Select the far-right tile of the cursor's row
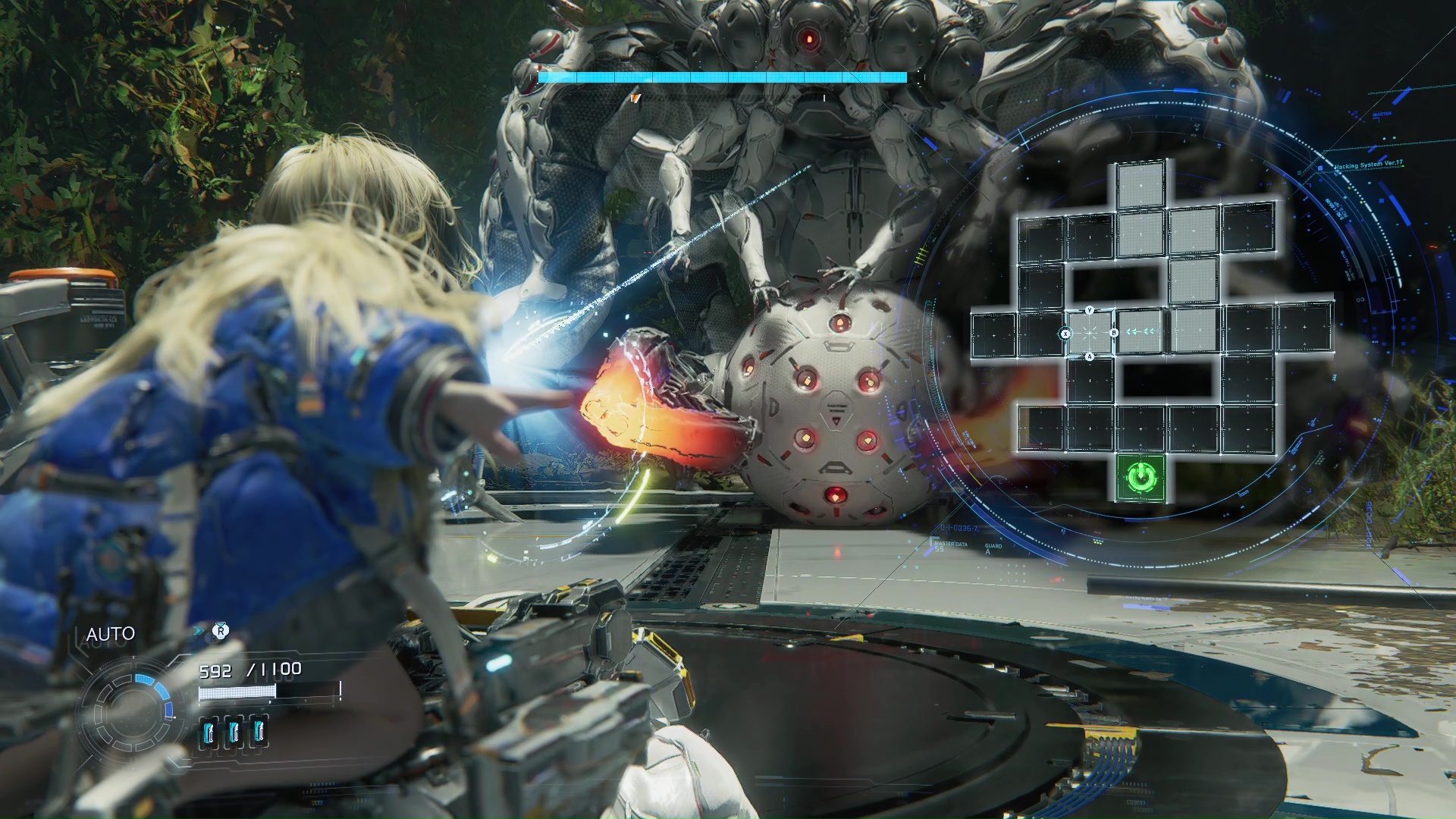Viewport: 1456px width, 819px height. [1304, 327]
